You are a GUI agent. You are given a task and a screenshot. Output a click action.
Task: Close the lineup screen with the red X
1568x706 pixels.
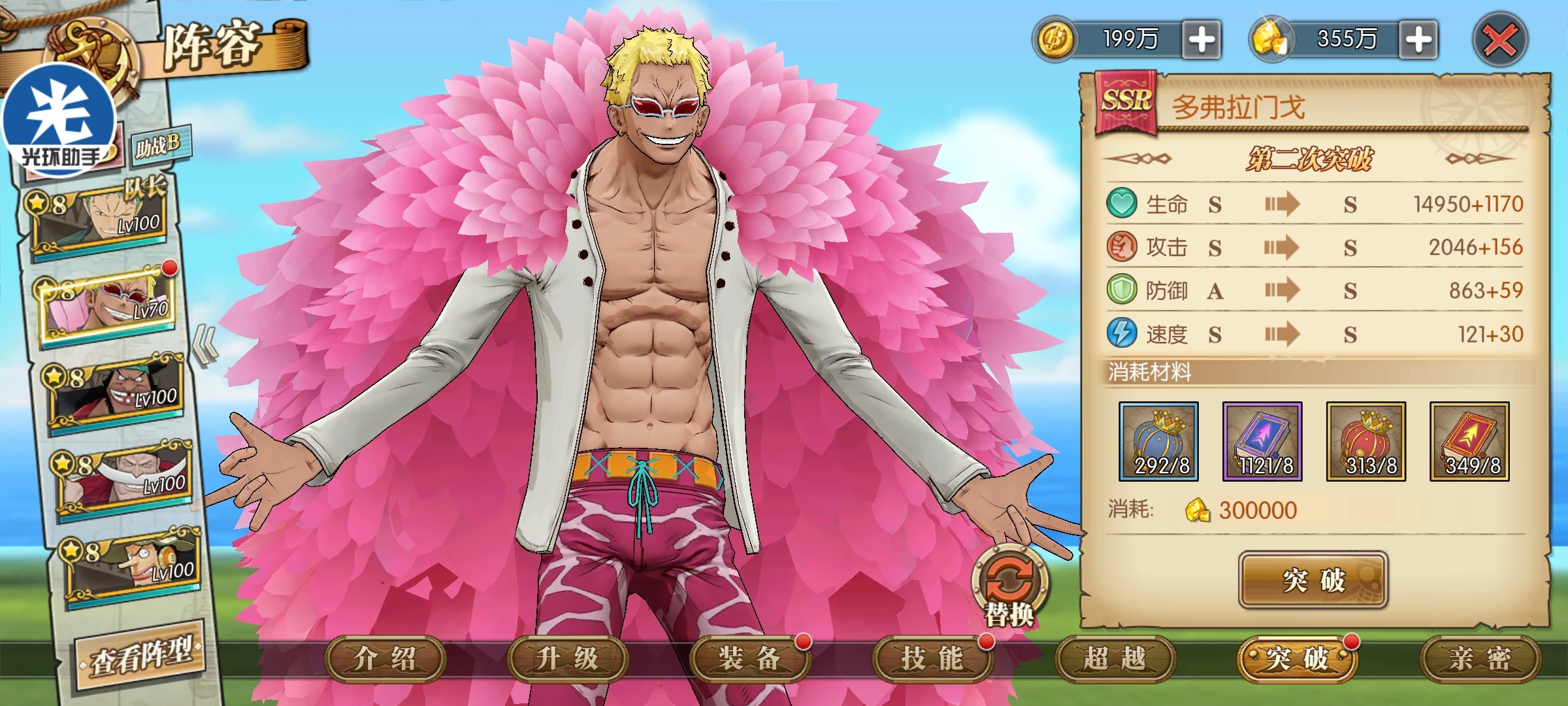pos(1500,41)
